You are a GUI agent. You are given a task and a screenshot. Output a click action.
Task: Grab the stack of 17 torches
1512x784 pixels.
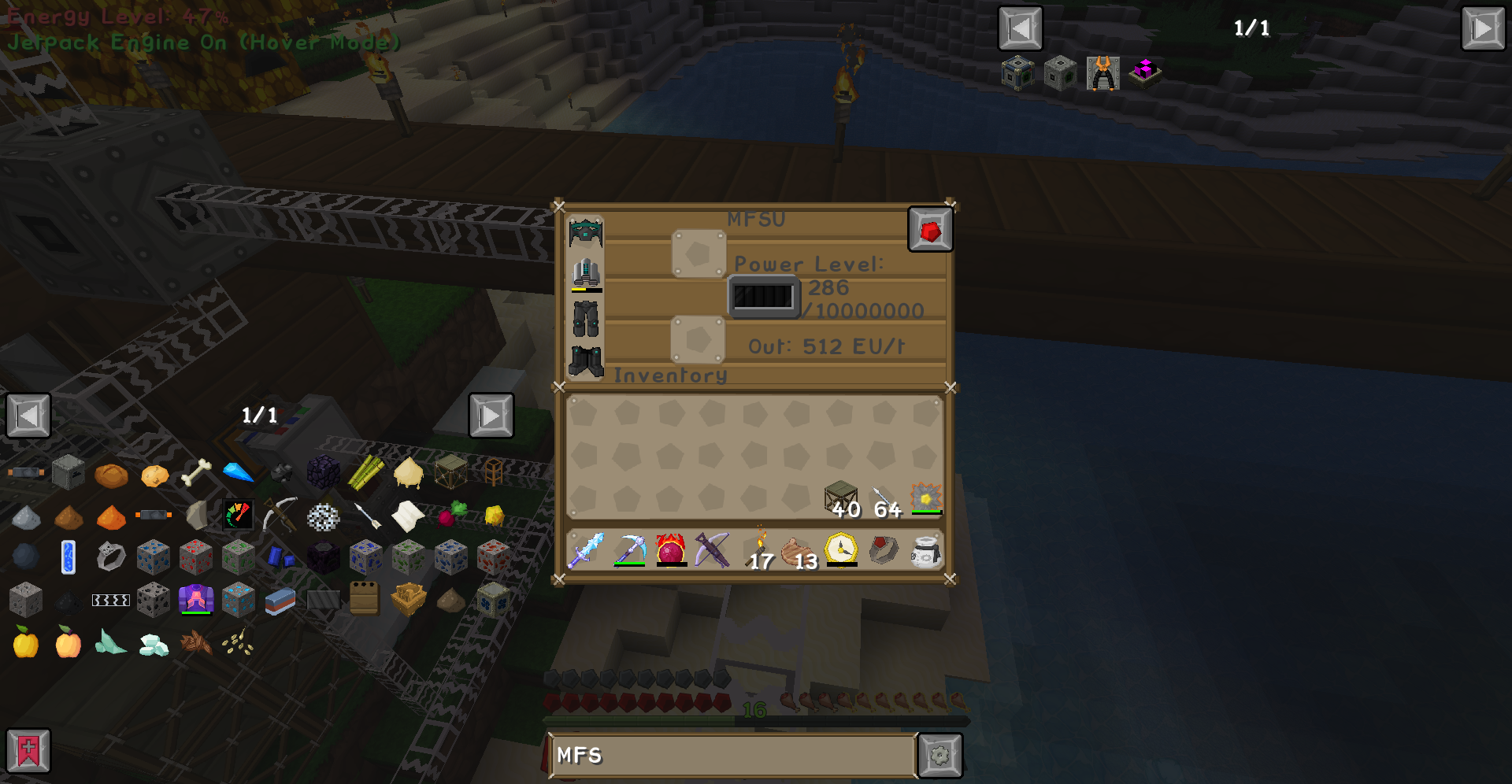tap(756, 547)
